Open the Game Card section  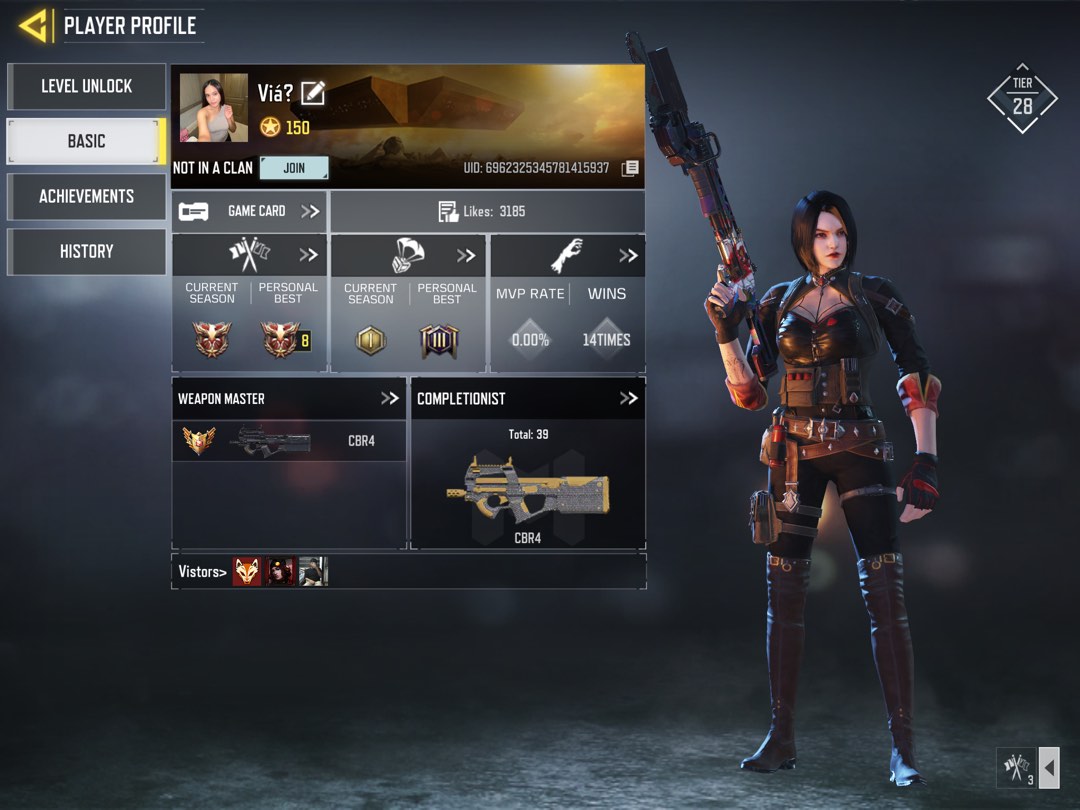[249, 211]
